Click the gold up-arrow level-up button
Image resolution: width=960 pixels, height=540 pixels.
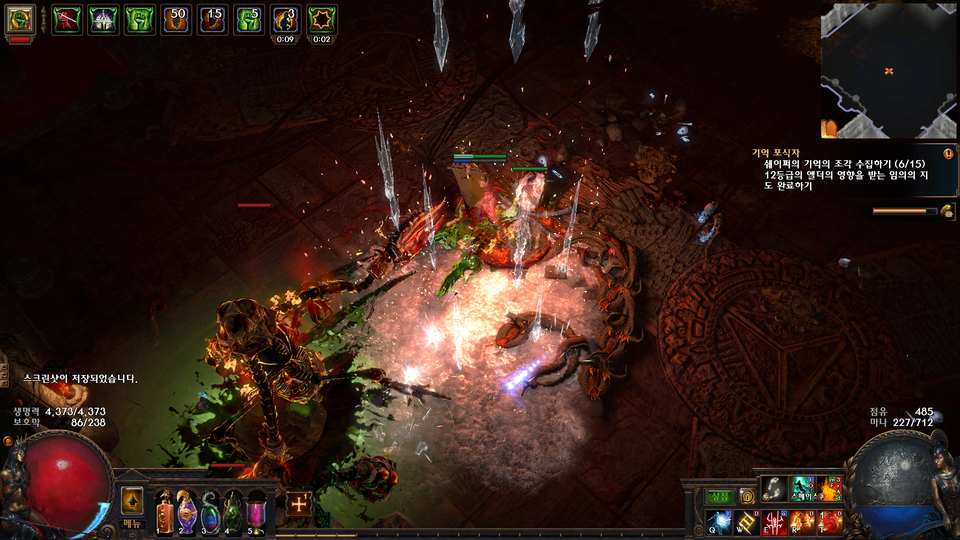(133, 502)
